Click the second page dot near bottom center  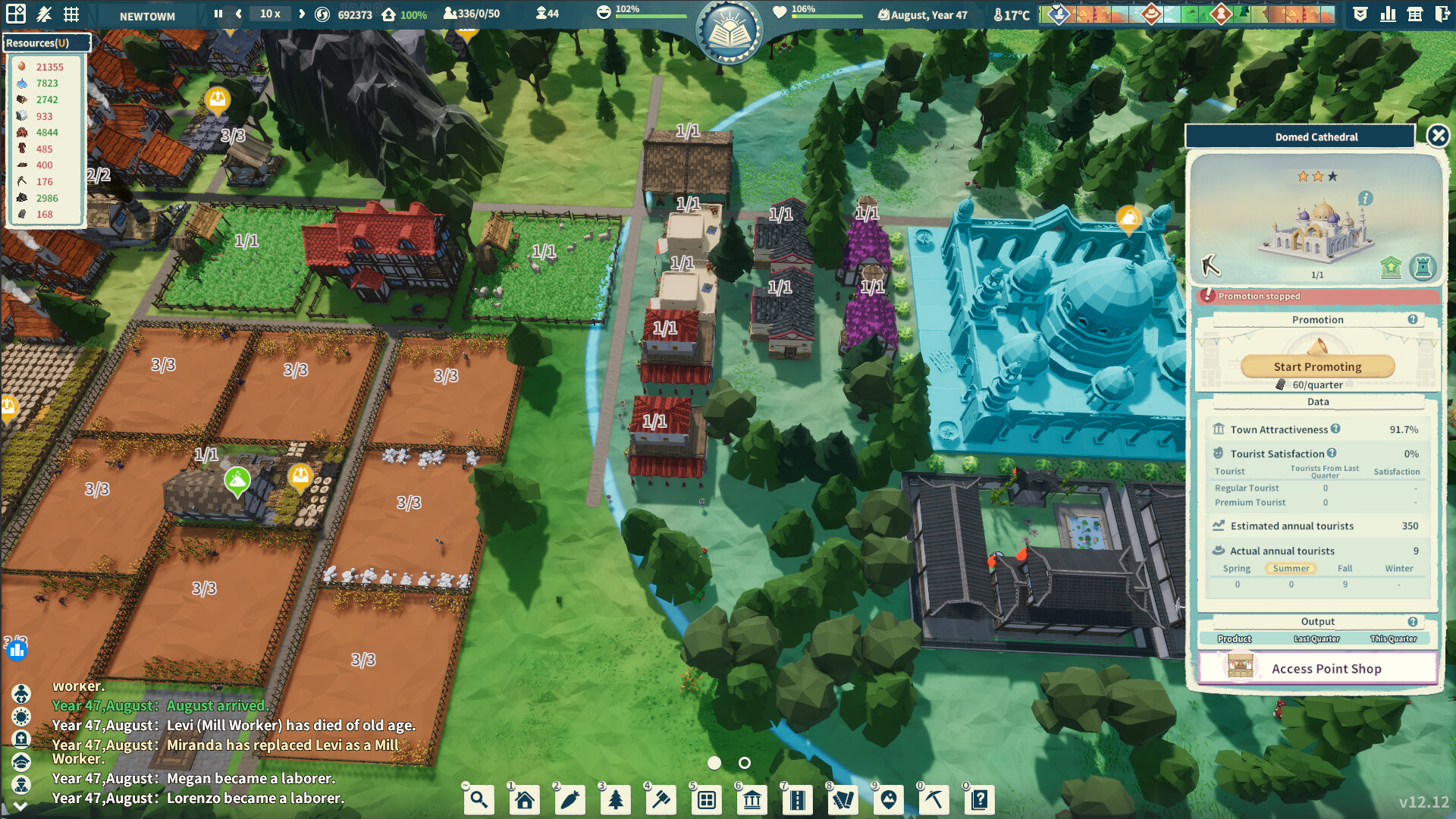point(745,764)
